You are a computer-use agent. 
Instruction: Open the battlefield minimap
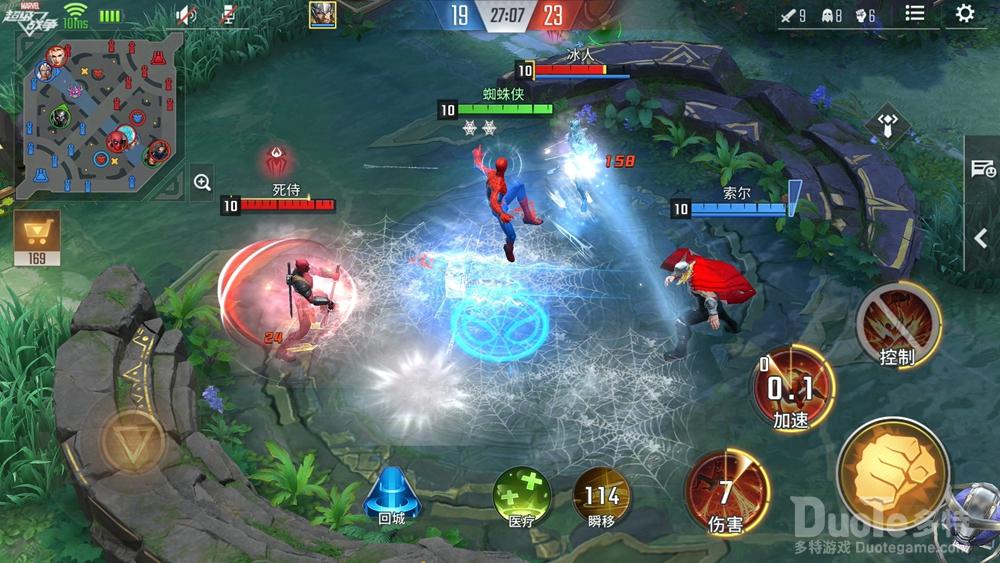pos(100,113)
